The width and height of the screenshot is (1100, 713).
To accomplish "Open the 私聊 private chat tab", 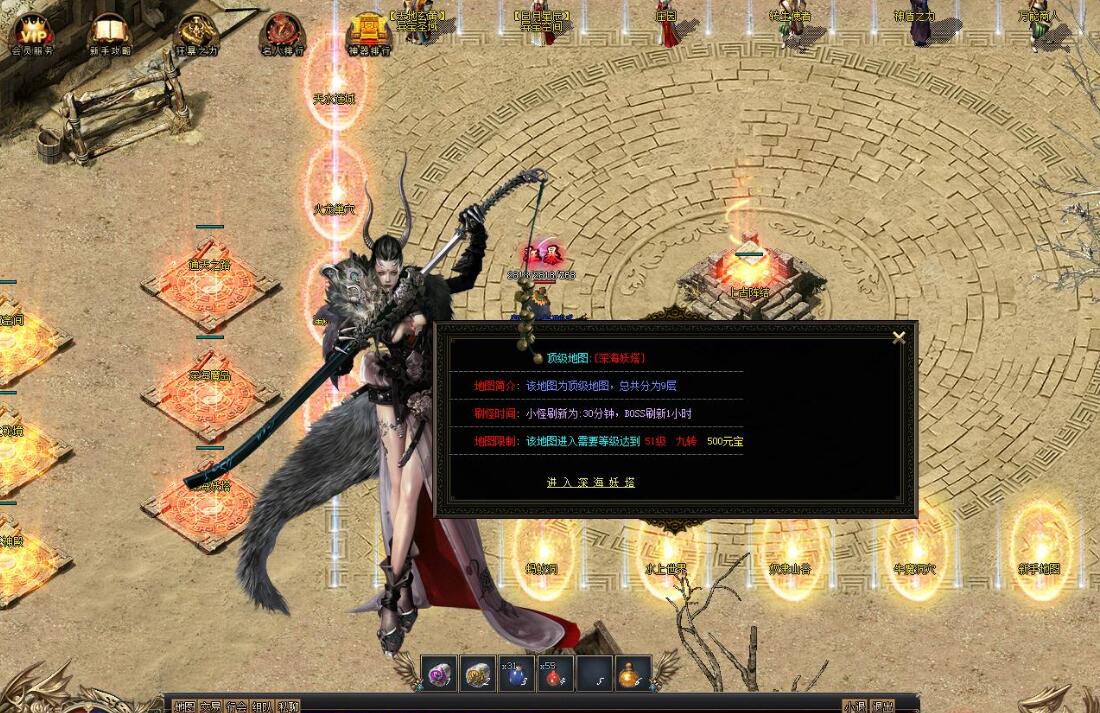I will (x=288, y=706).
